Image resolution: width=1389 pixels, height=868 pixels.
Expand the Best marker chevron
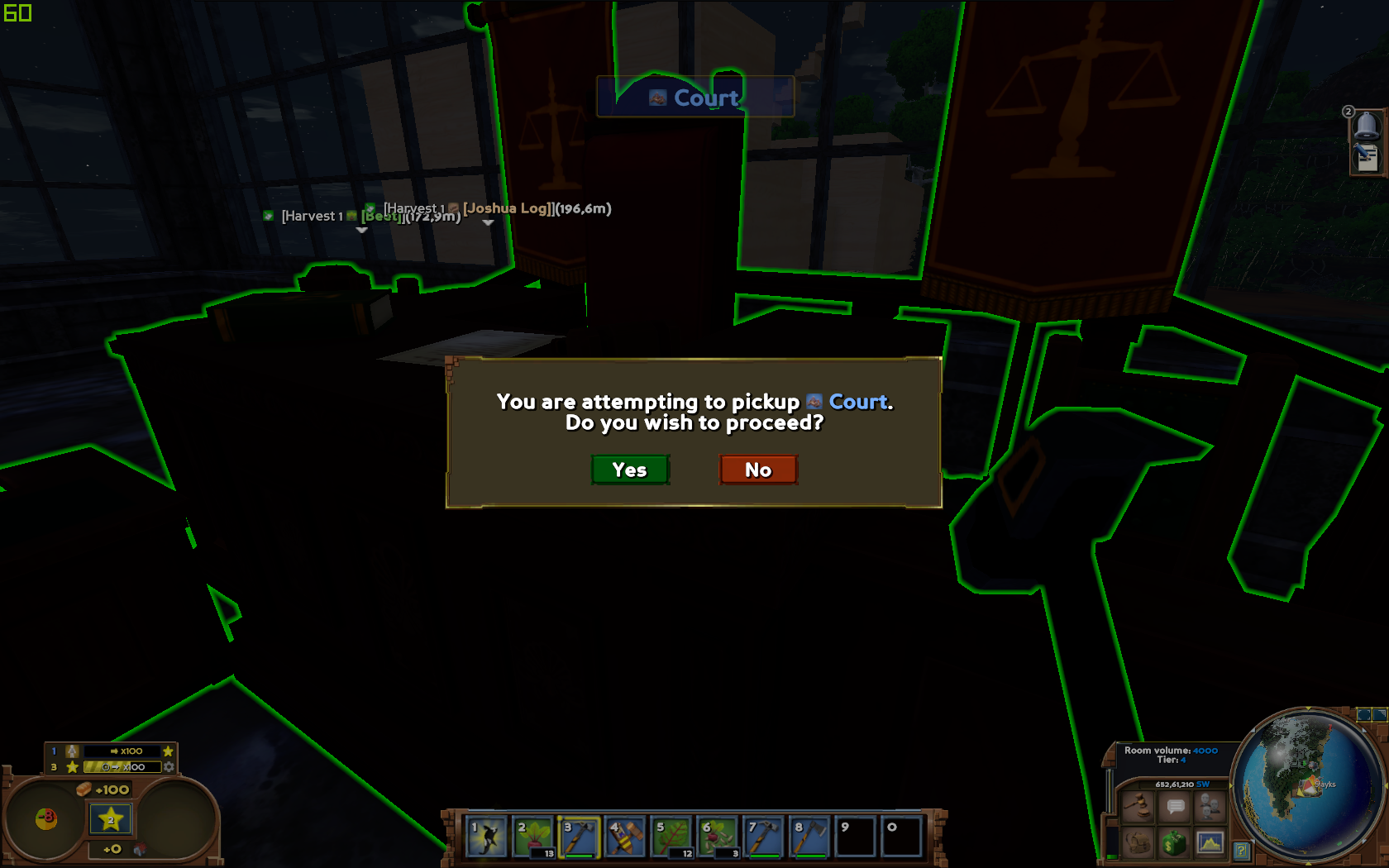pos(361,231)
